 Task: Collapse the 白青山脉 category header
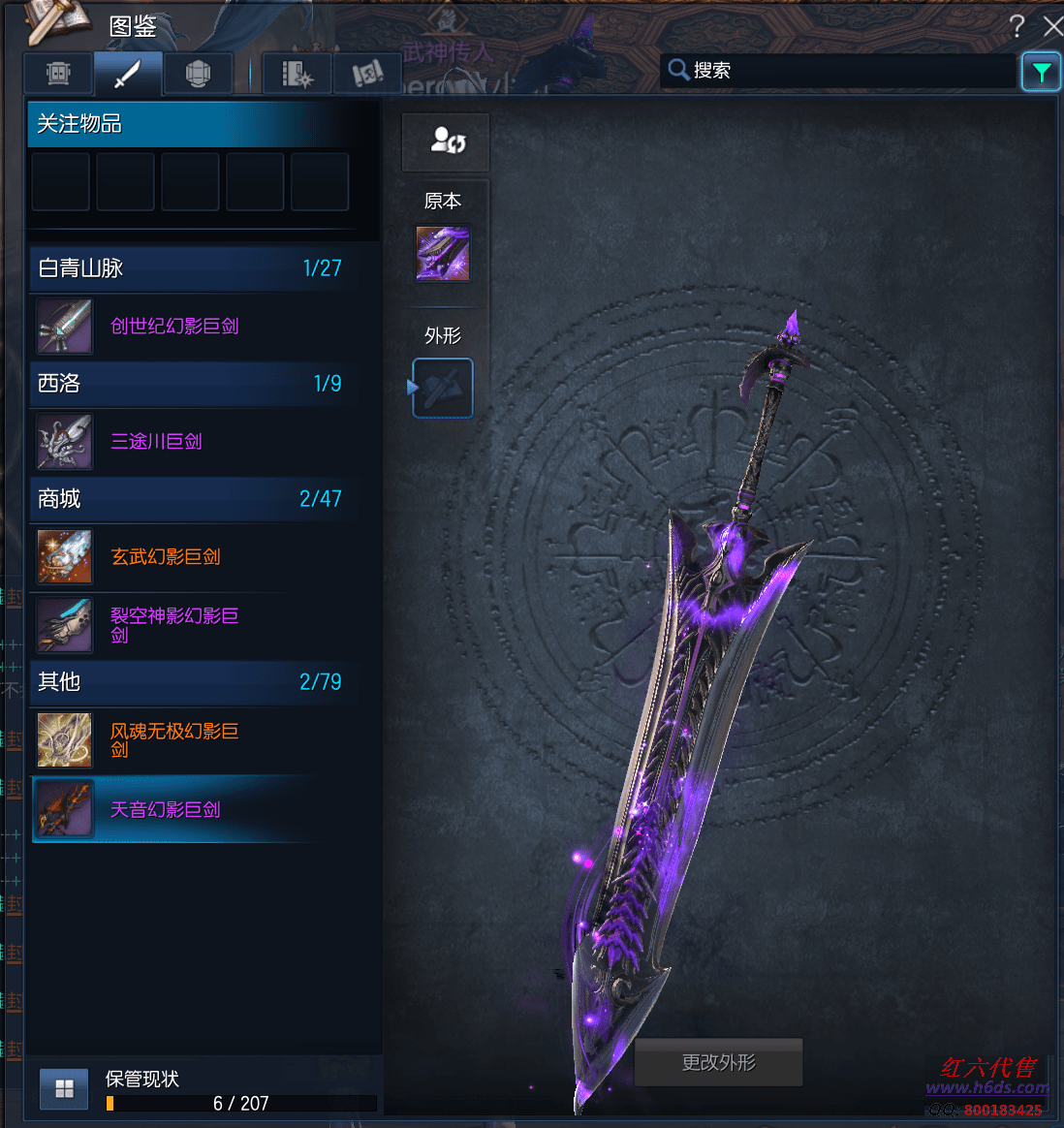point(190,268)
